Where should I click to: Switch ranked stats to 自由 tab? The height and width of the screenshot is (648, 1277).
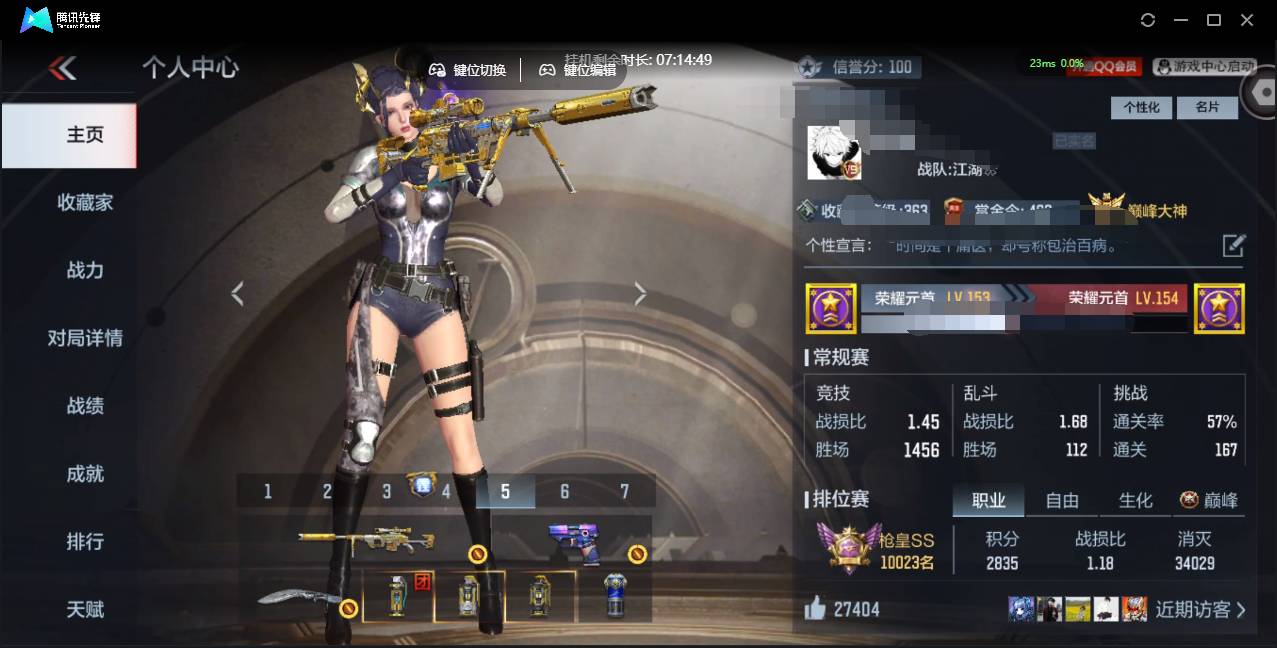(1062, 501)
